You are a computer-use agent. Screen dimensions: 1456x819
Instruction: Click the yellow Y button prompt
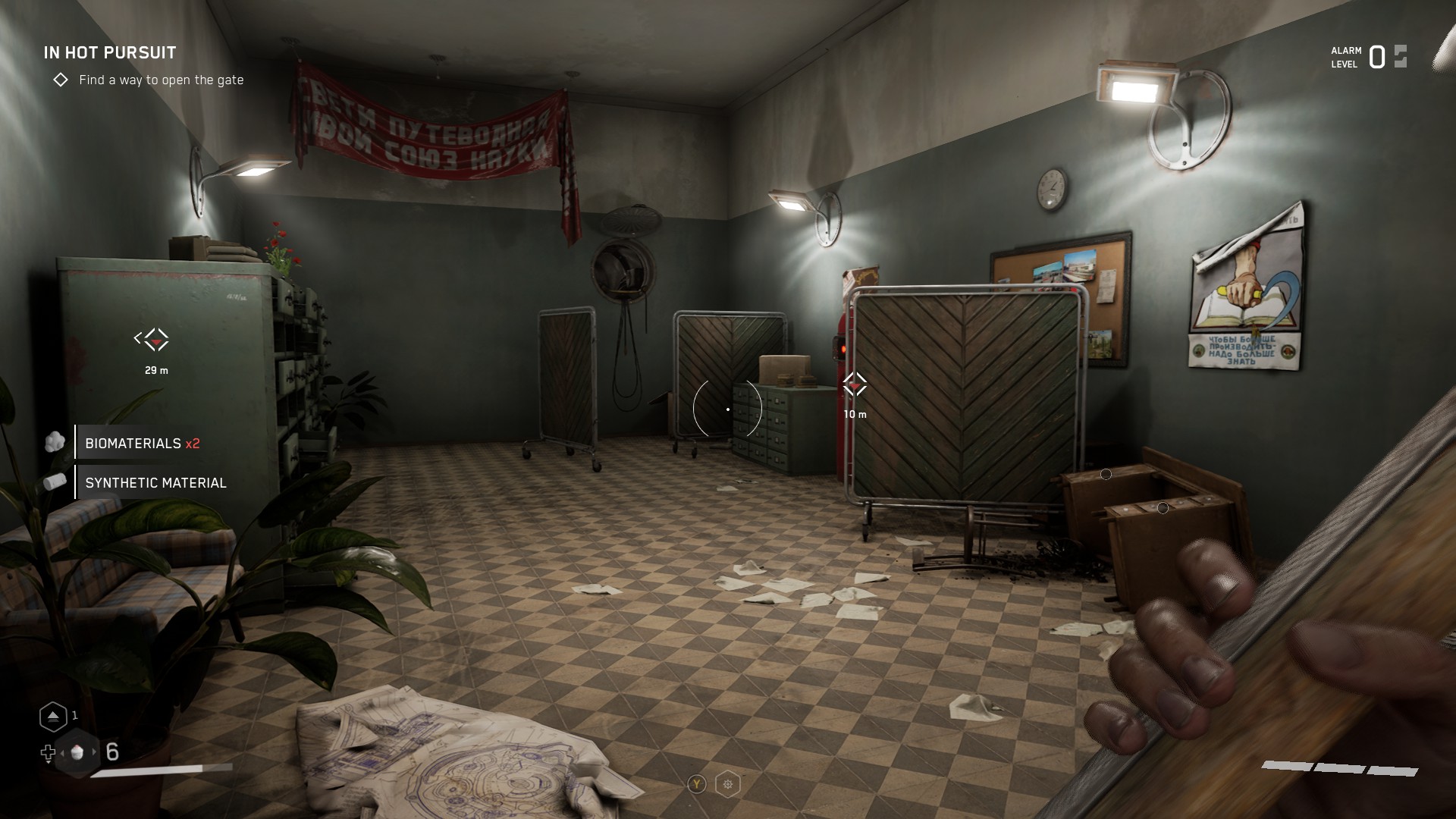(x=695, y=783)
